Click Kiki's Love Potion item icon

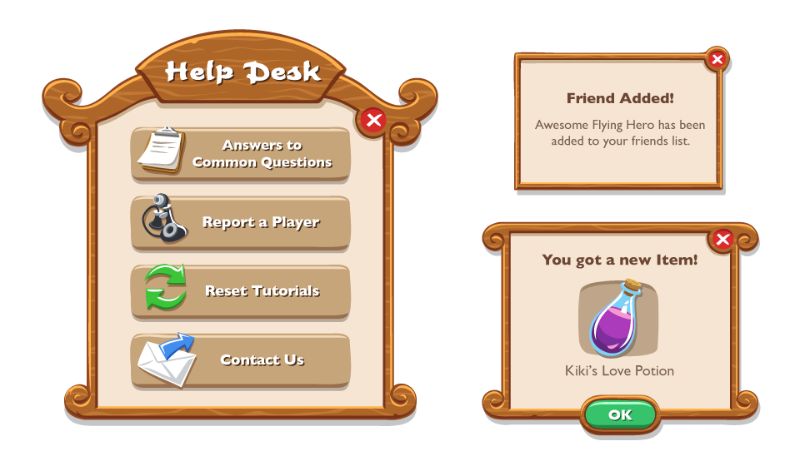coord(618,320)
